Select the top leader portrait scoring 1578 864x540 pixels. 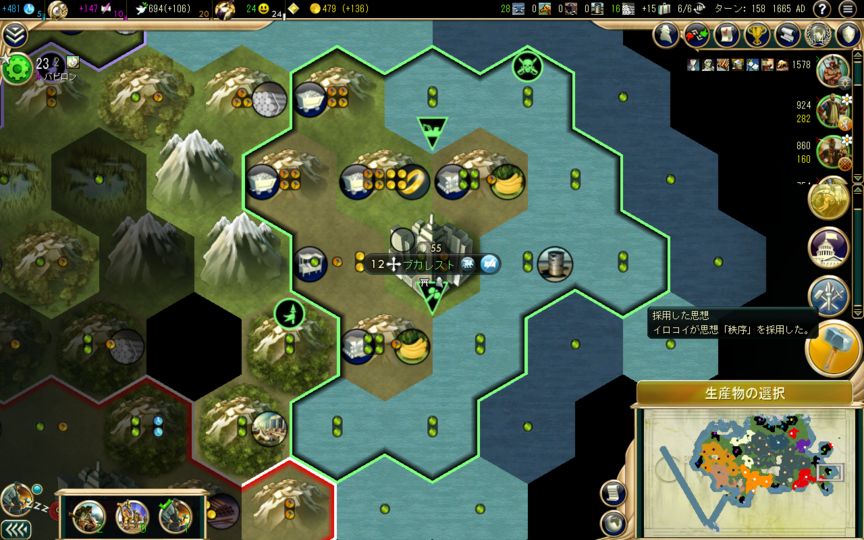[831, 69]
